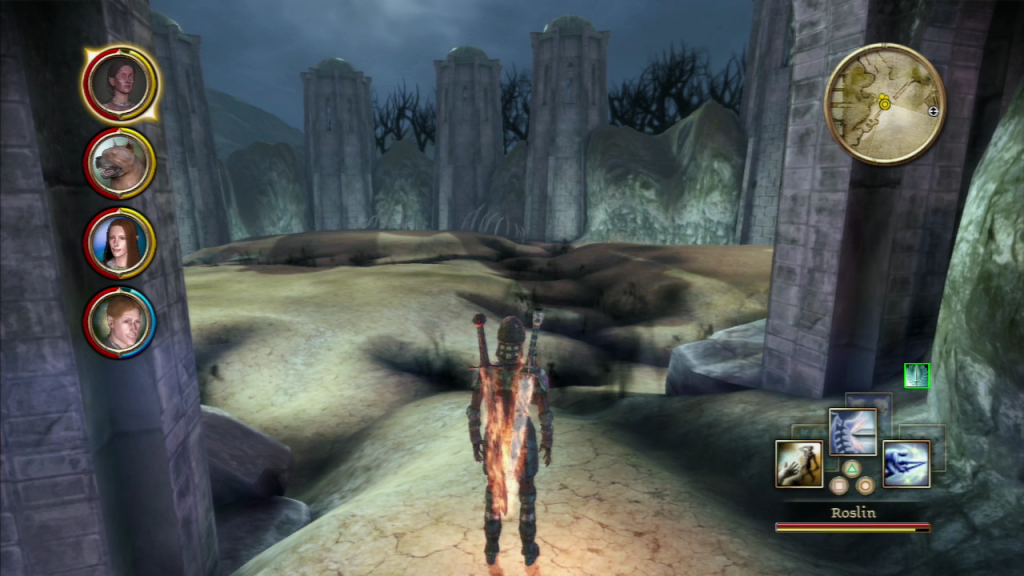Select the portrait with the blue mana ring

pyautogui.click(x=120, y=323)
